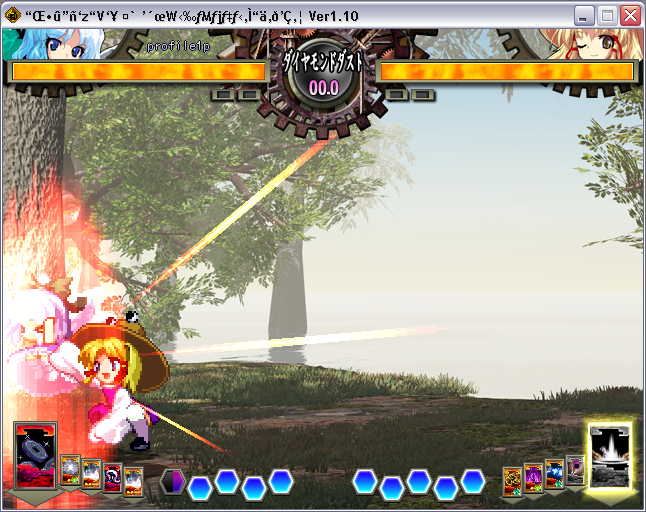This screenshot has height=512, width=646.
Task: Close the game window
Action: point(630,16)
